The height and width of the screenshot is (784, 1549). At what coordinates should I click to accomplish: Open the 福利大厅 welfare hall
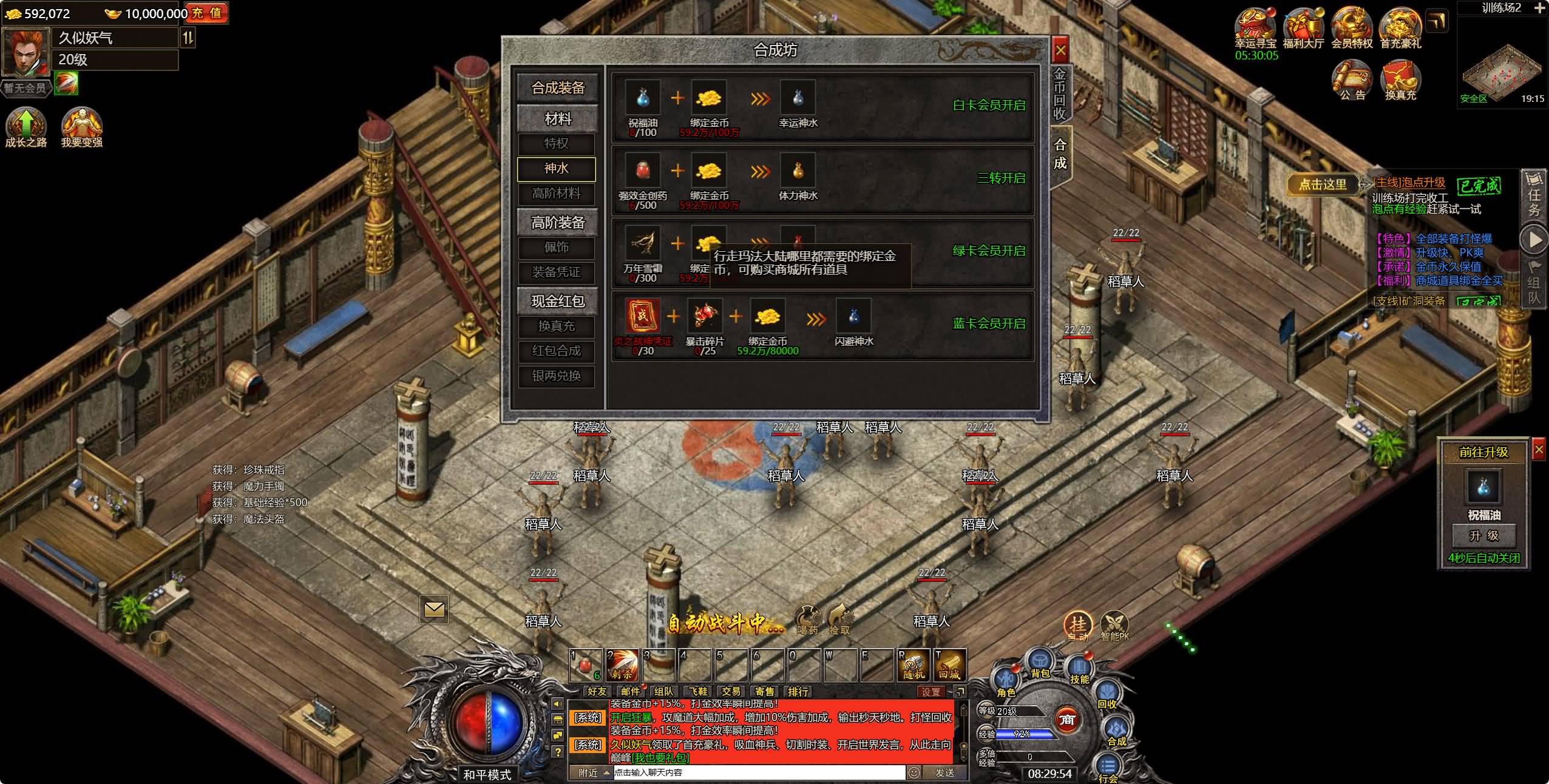tap(1303, 27)
